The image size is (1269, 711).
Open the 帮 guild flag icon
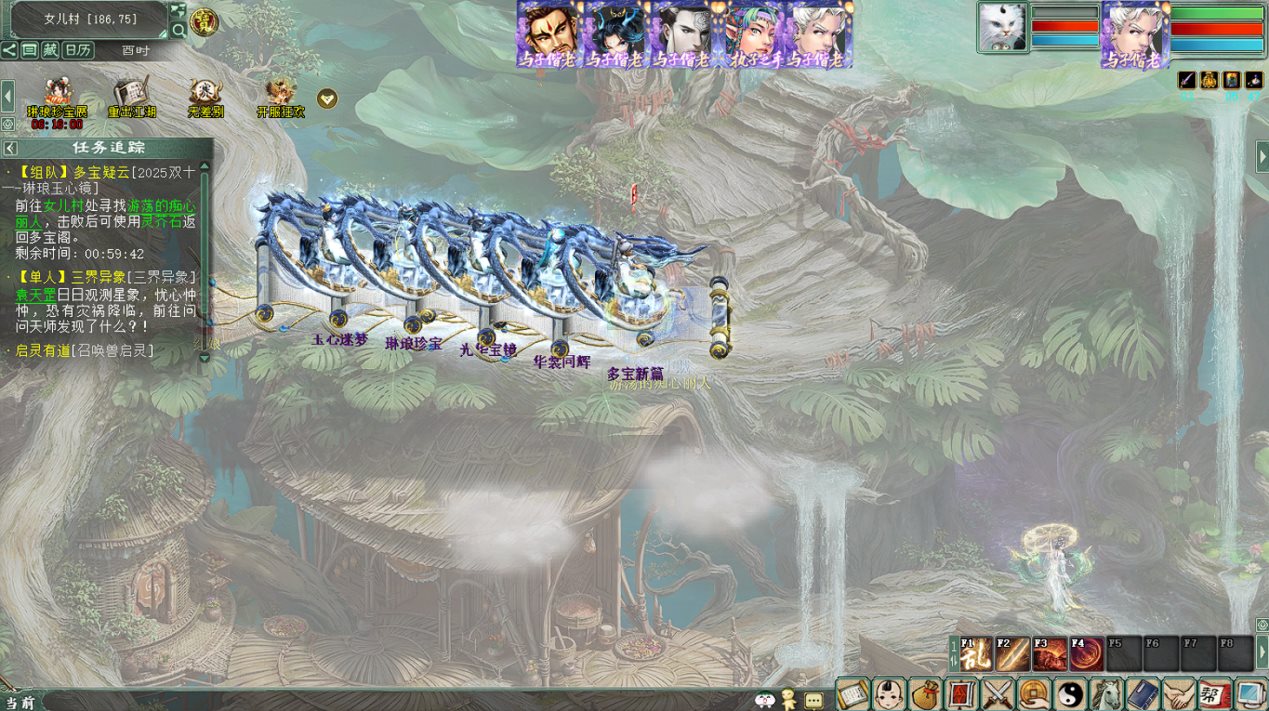[1215, 693]
